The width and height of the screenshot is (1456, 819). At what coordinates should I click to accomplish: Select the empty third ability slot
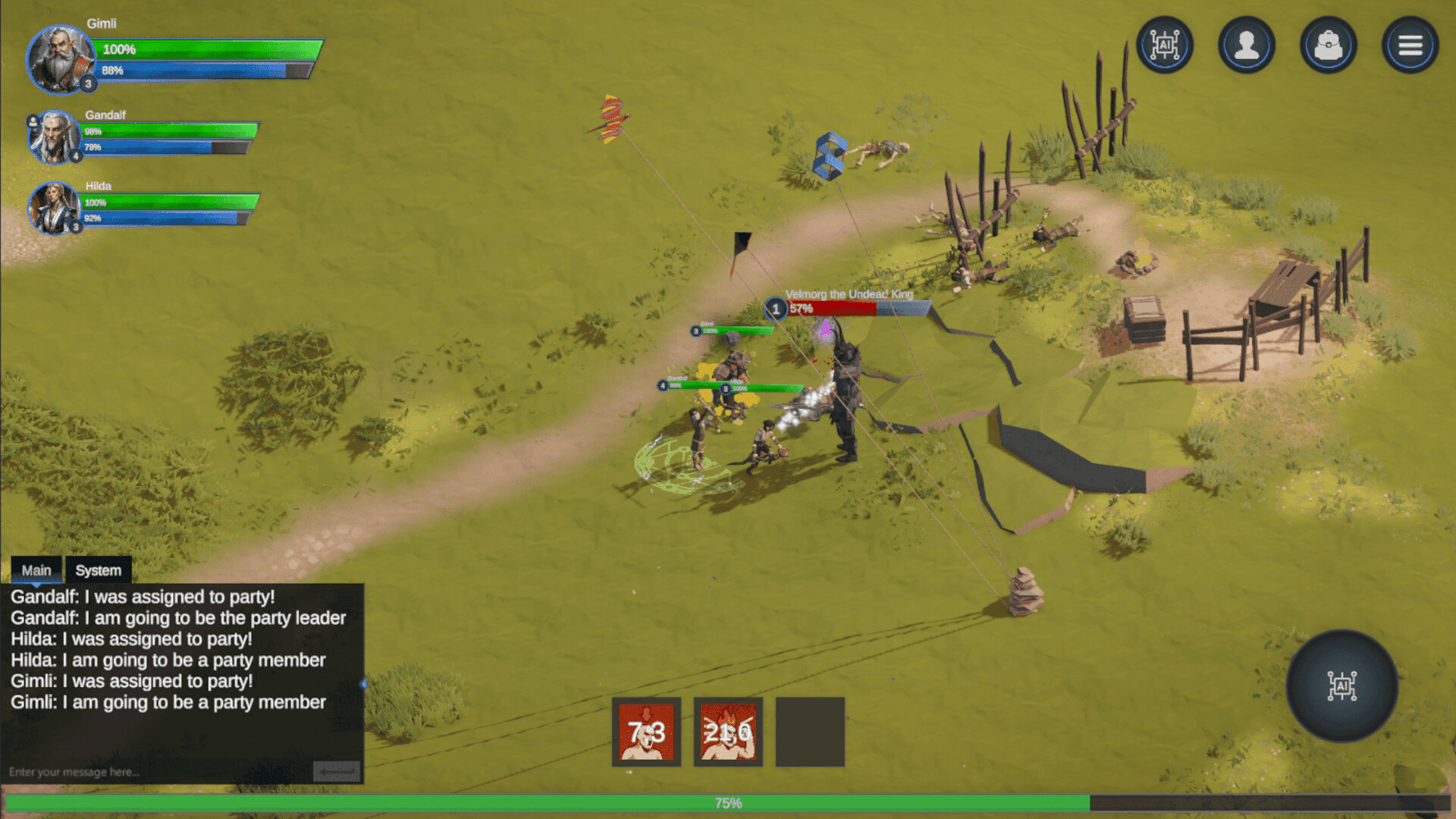click(x=810, y=730)
